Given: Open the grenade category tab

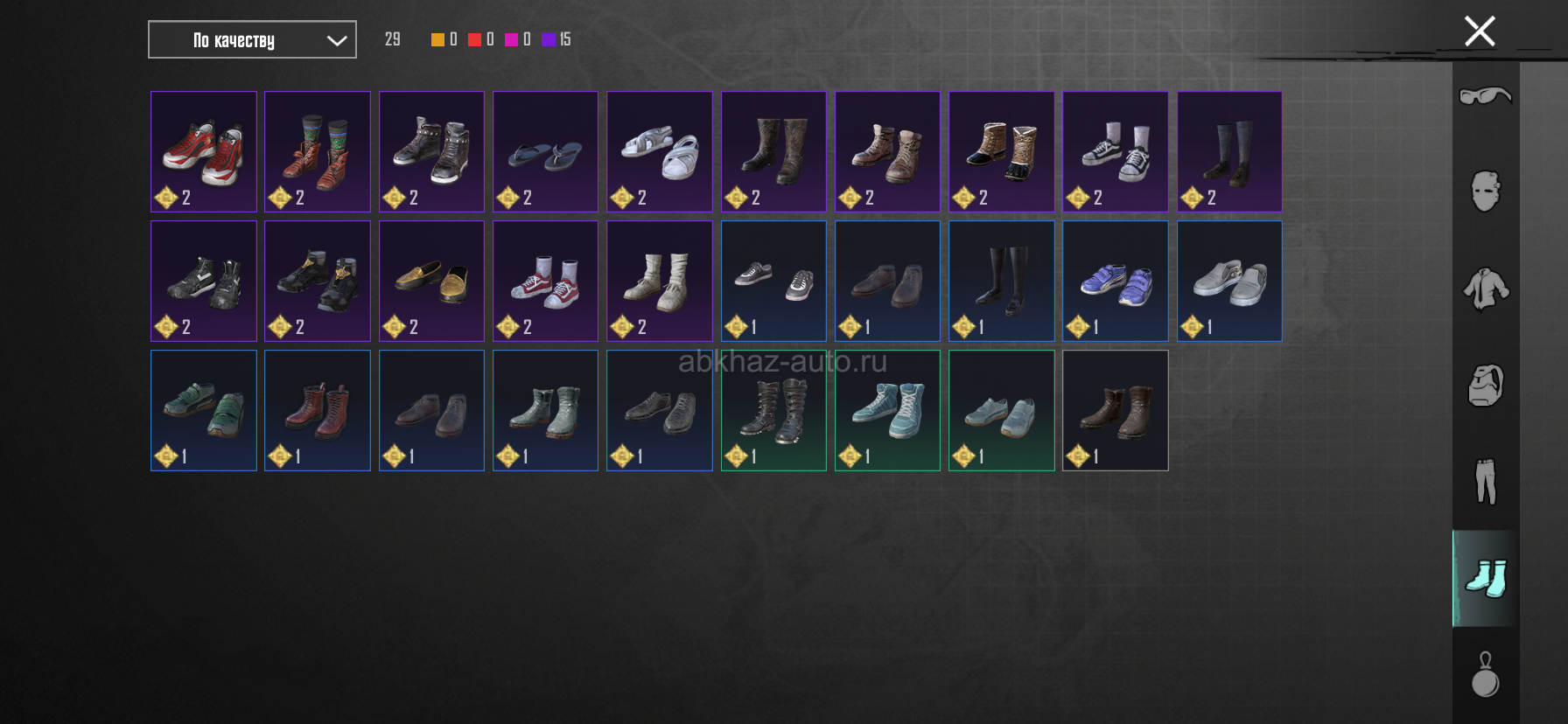Looking at the screenshot, I should 1485,675.
